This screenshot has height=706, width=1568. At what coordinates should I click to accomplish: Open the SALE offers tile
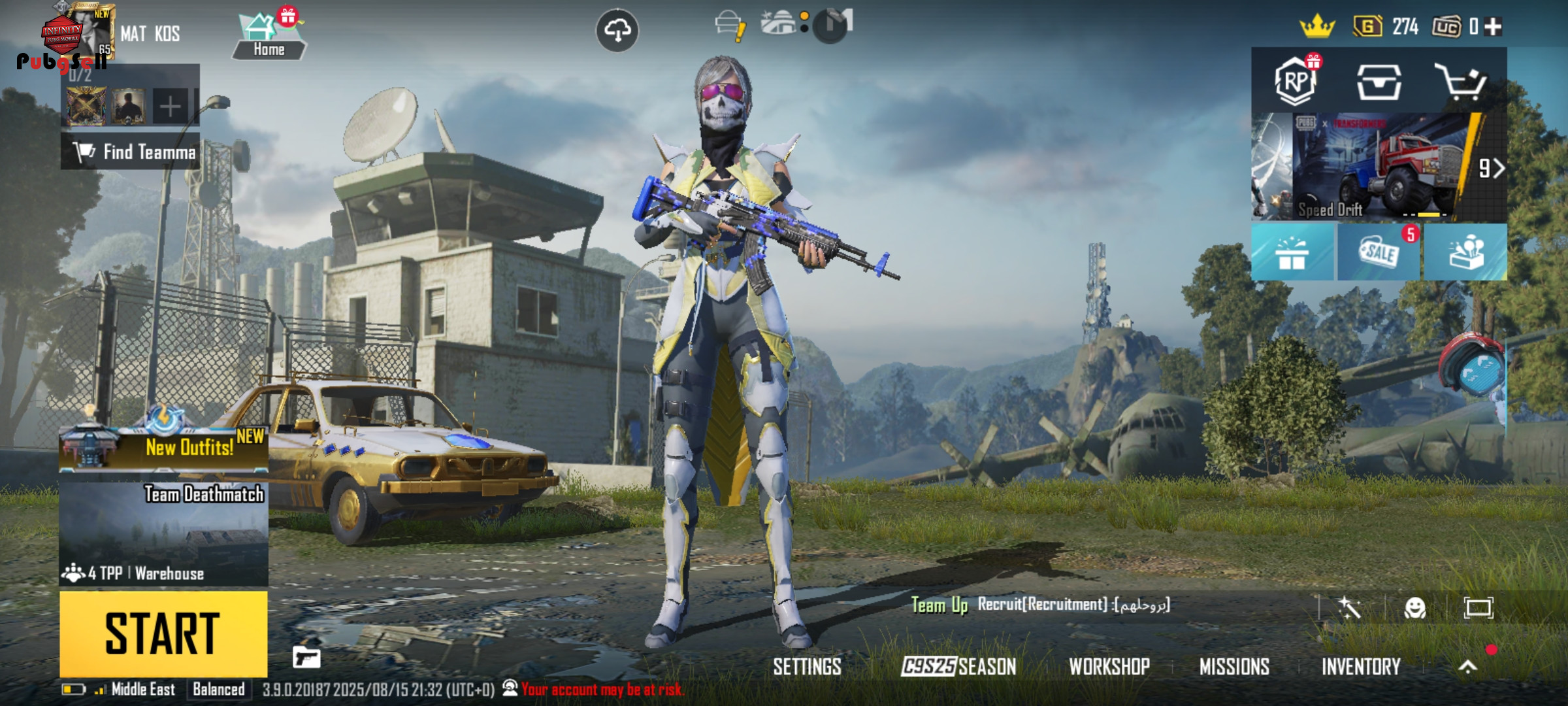(x=1379, y=252)
